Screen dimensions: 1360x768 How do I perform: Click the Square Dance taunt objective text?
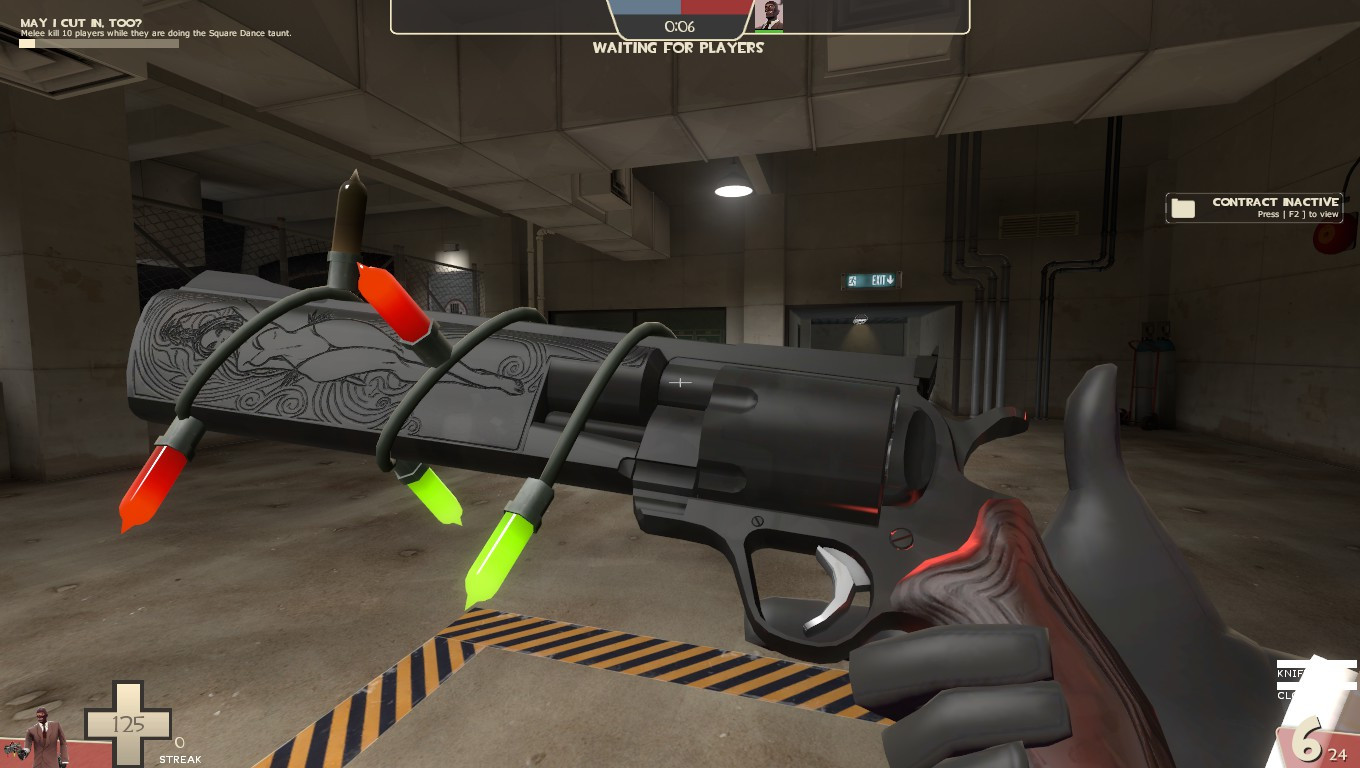click(x=155, y=33)
